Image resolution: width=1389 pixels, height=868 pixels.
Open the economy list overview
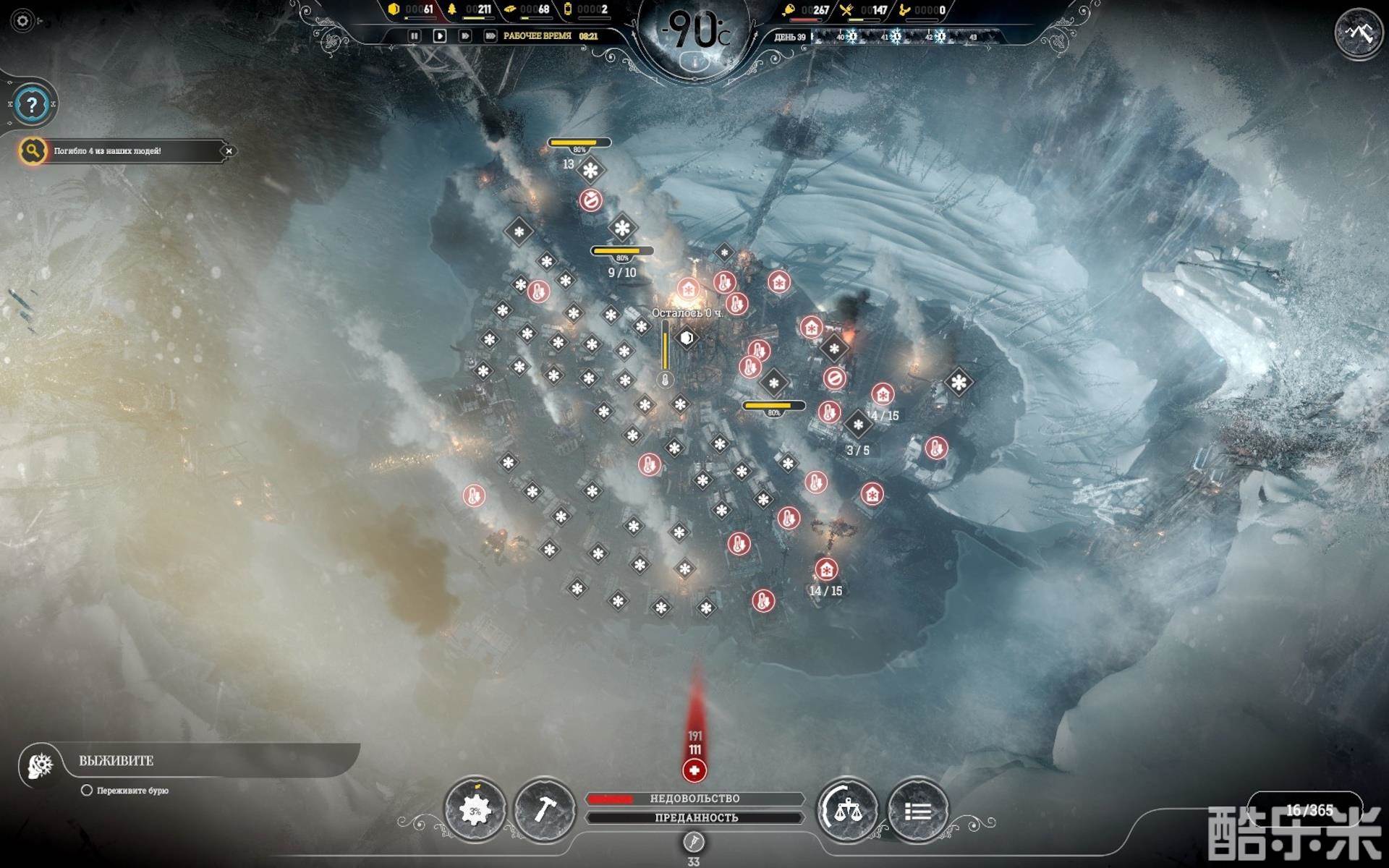[917, 811]
